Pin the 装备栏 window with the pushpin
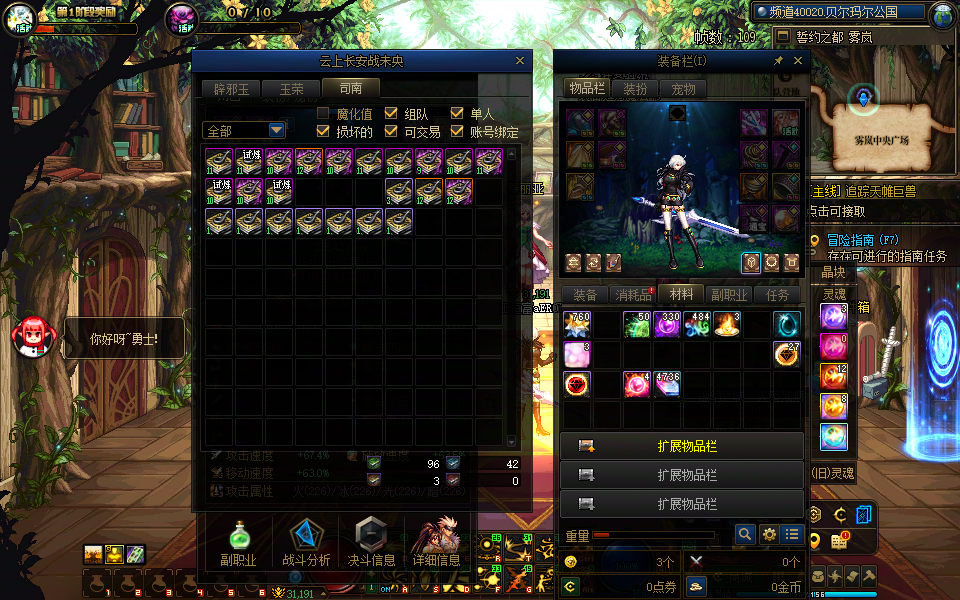 (779, 61)
